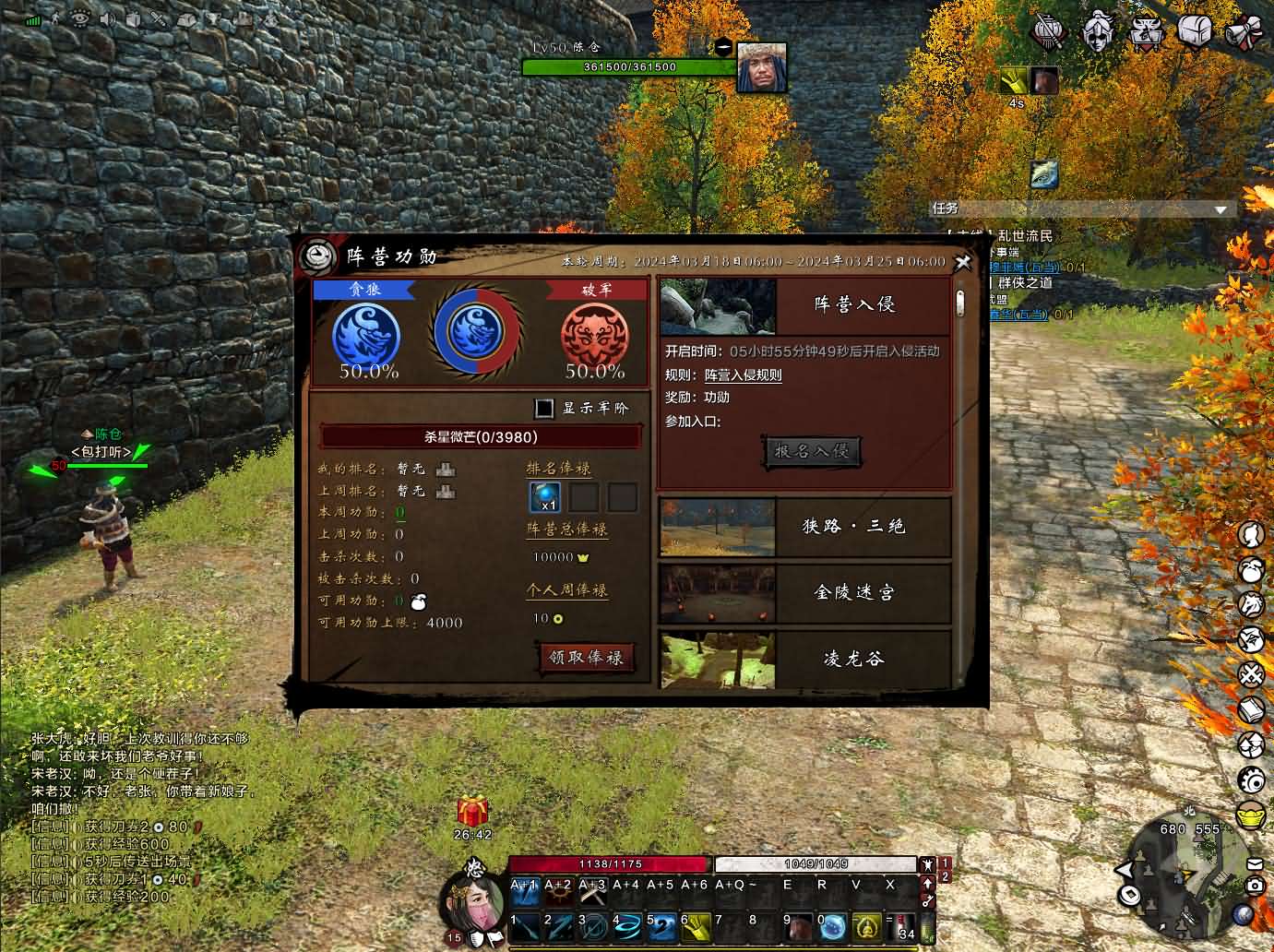
Task: Choose the 金陵迷宫 activity entry
Action: [x=804, y=593]
